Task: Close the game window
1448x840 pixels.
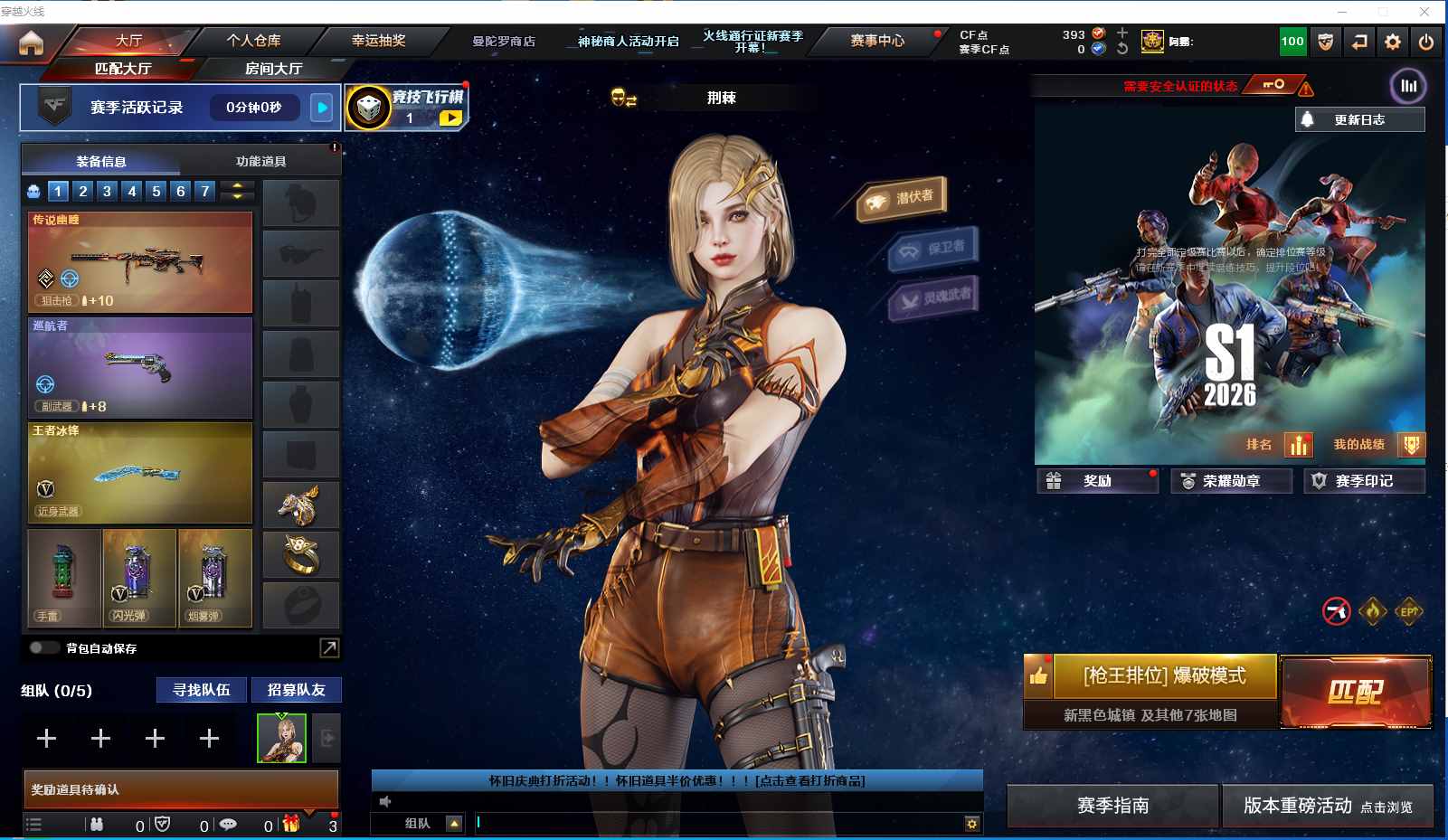Action: click(x=1424, y=11)
